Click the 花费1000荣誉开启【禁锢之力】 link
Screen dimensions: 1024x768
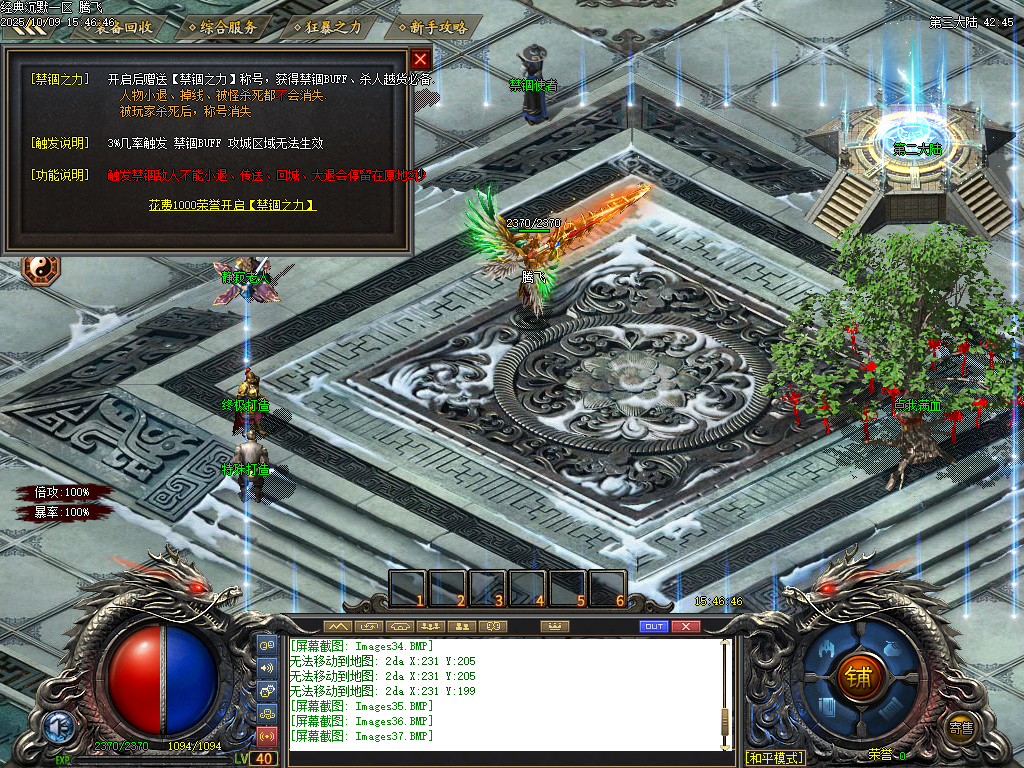232,205
